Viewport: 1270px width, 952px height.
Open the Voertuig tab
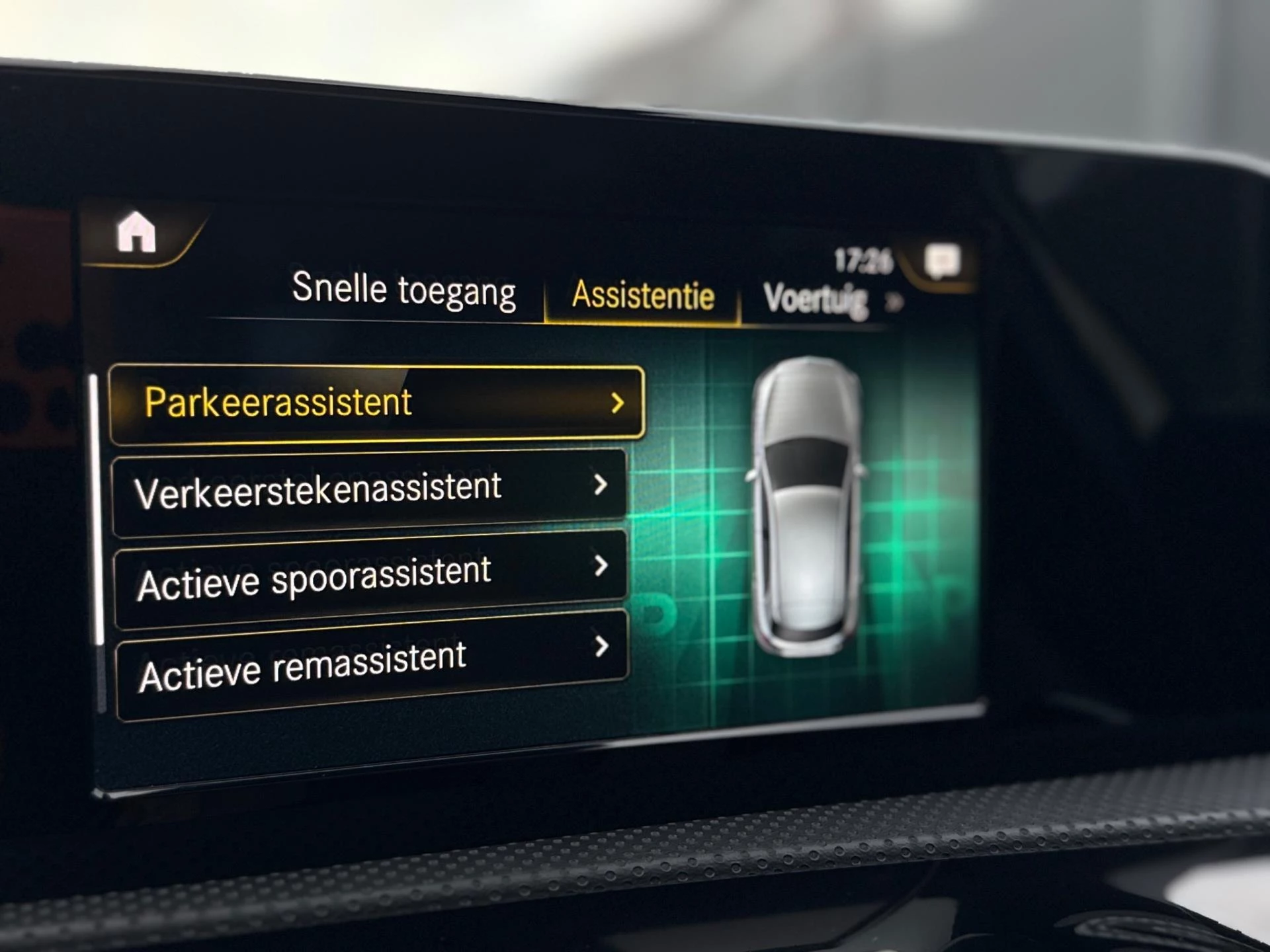(x=815, y=299)
